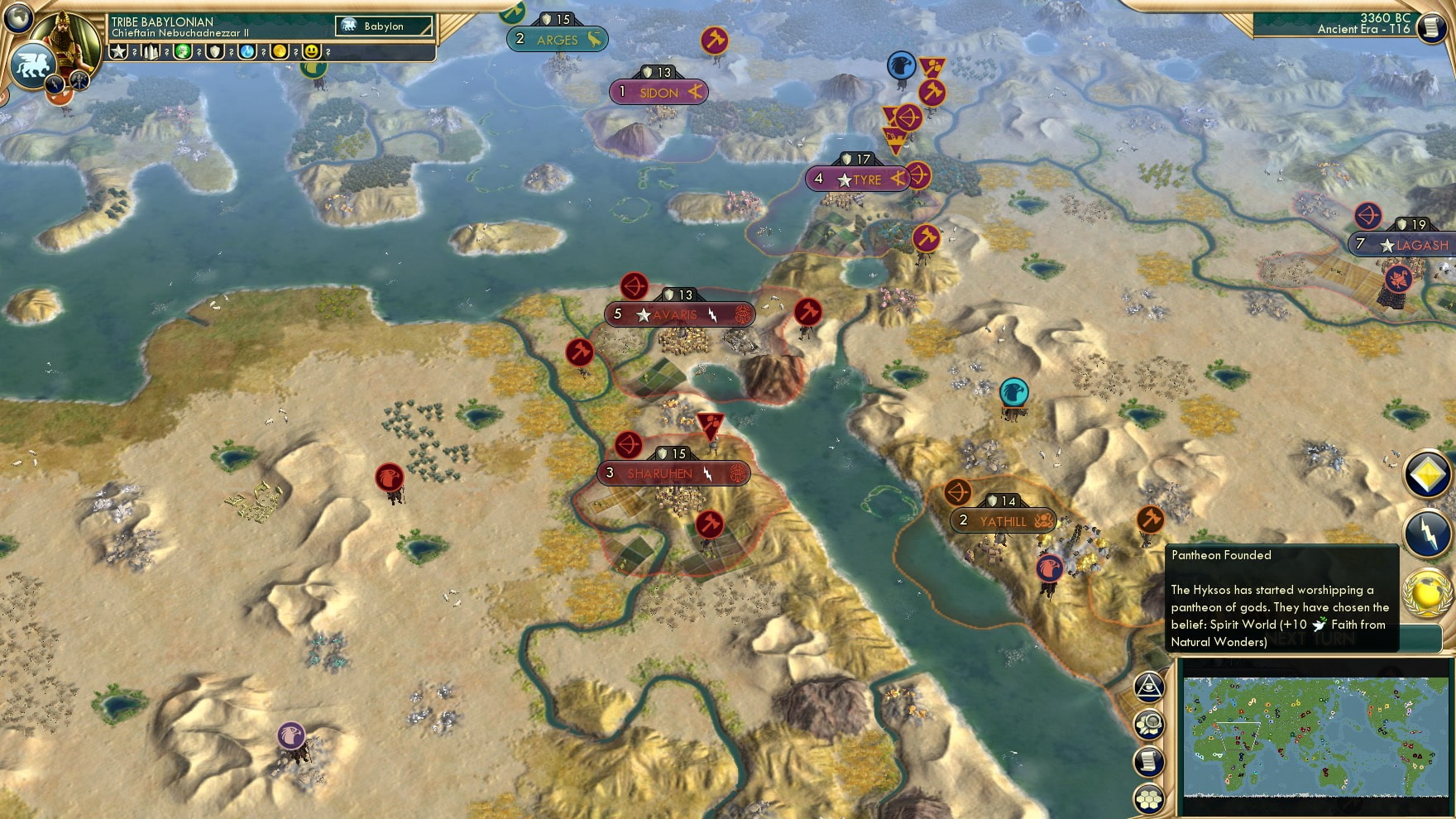Open the scroll menu beside the date
This screenshot has width=1456, height=819.
click(1430, 27)
